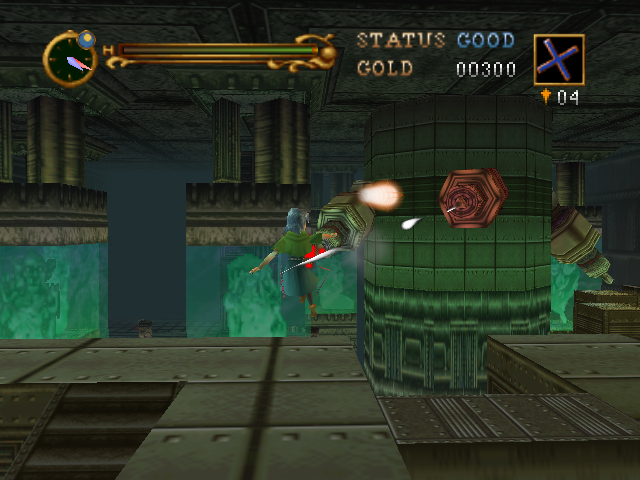Select the cross sub-weapon icon
Screen dimensions: 640x480
tap(559, 59)
